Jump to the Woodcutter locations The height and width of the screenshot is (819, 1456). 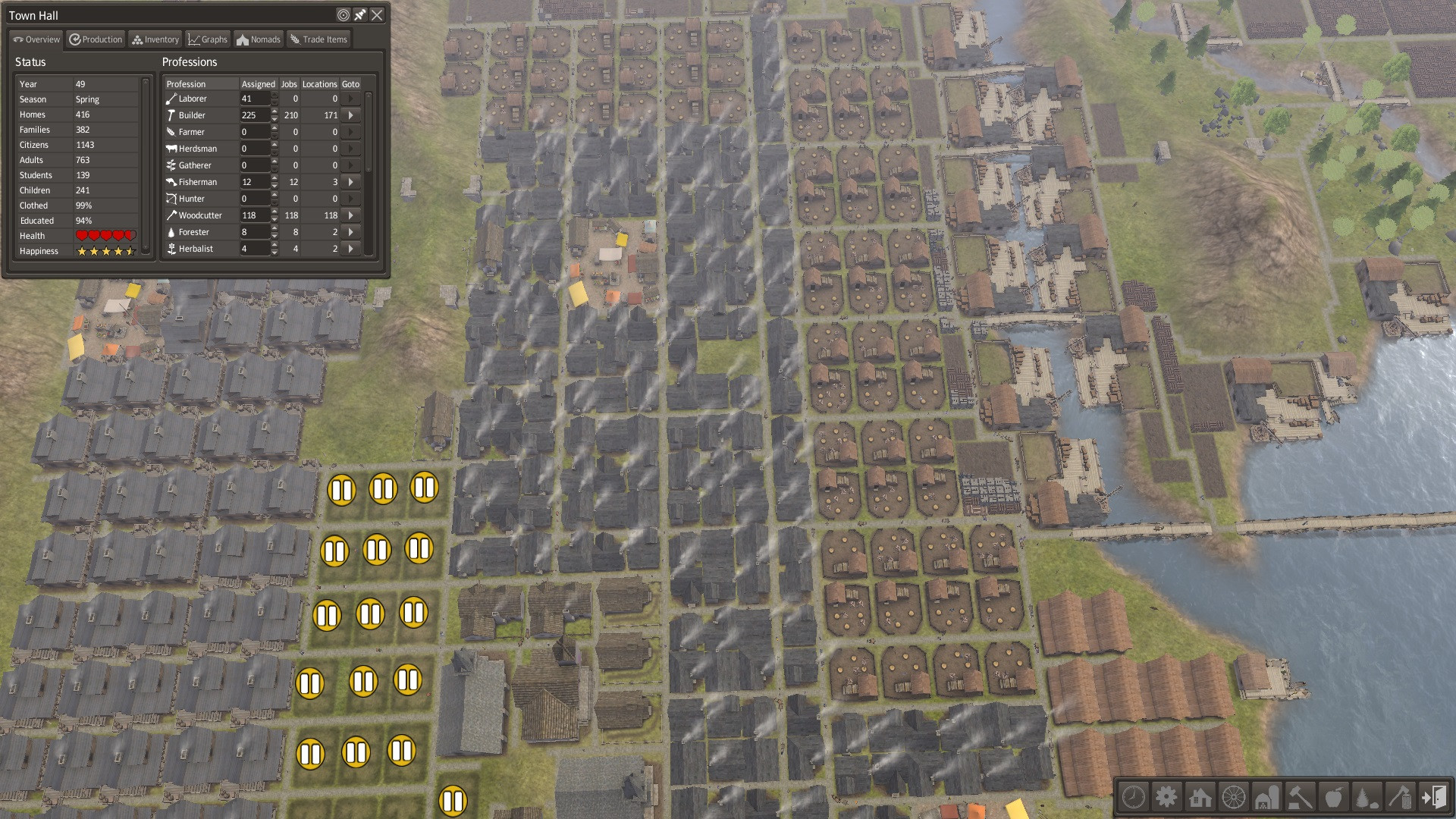click(x=350, y=215)
